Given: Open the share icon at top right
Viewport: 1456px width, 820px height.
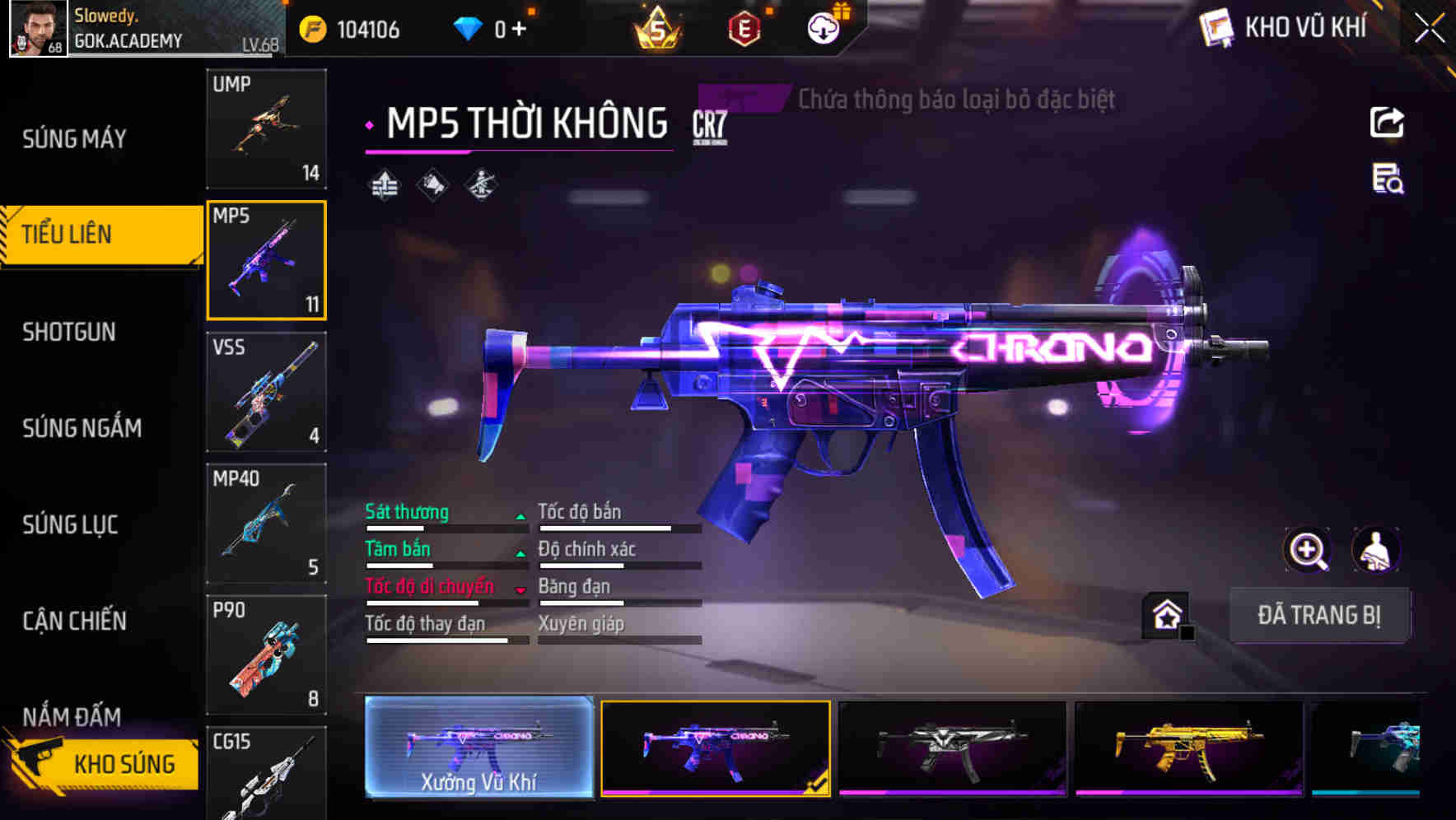Looking at the screenshot, I should pyautogui.click(x=1388, y=122).
